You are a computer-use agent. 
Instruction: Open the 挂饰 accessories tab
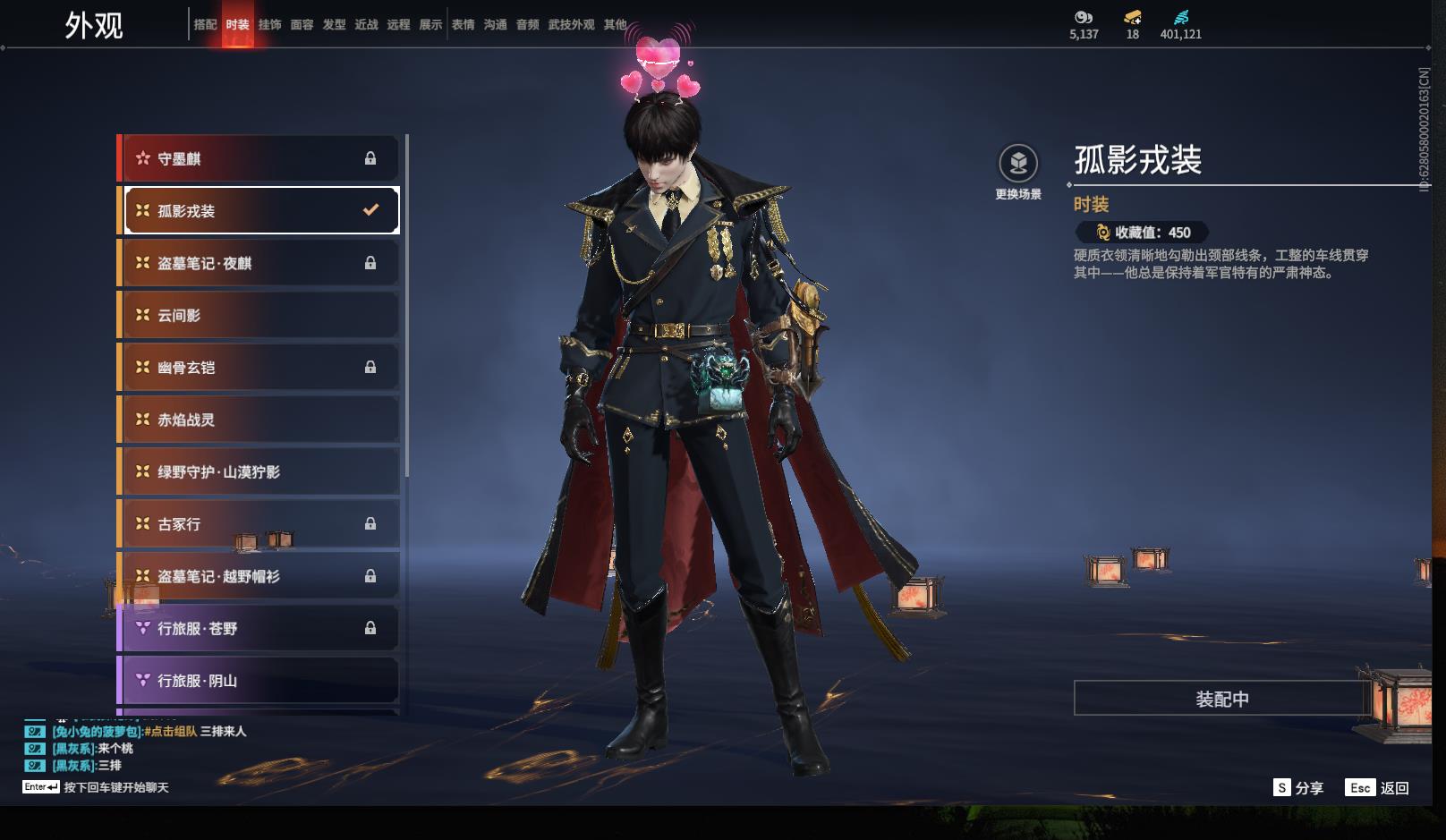269,25
